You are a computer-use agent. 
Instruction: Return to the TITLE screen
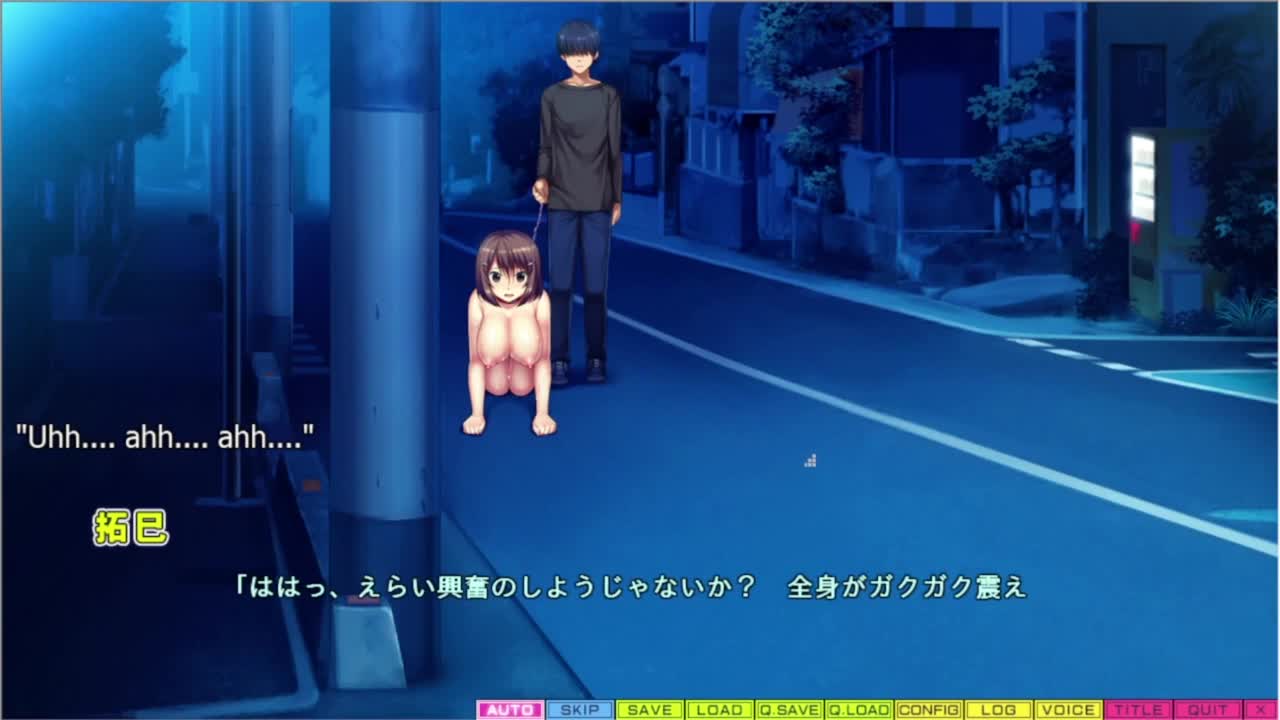click(1138, 710)
